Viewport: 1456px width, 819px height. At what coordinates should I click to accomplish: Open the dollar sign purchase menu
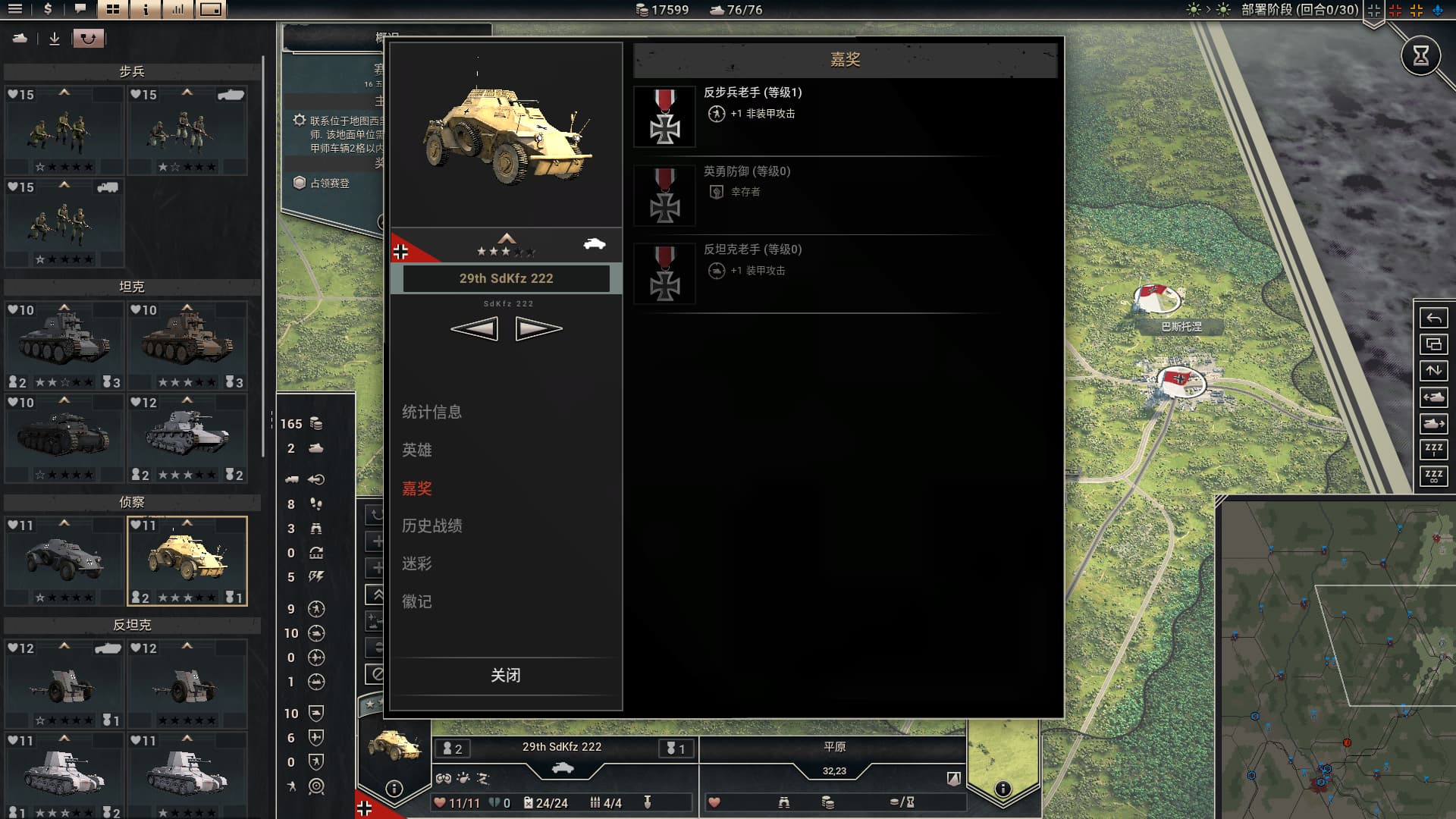tap(48, 9)
